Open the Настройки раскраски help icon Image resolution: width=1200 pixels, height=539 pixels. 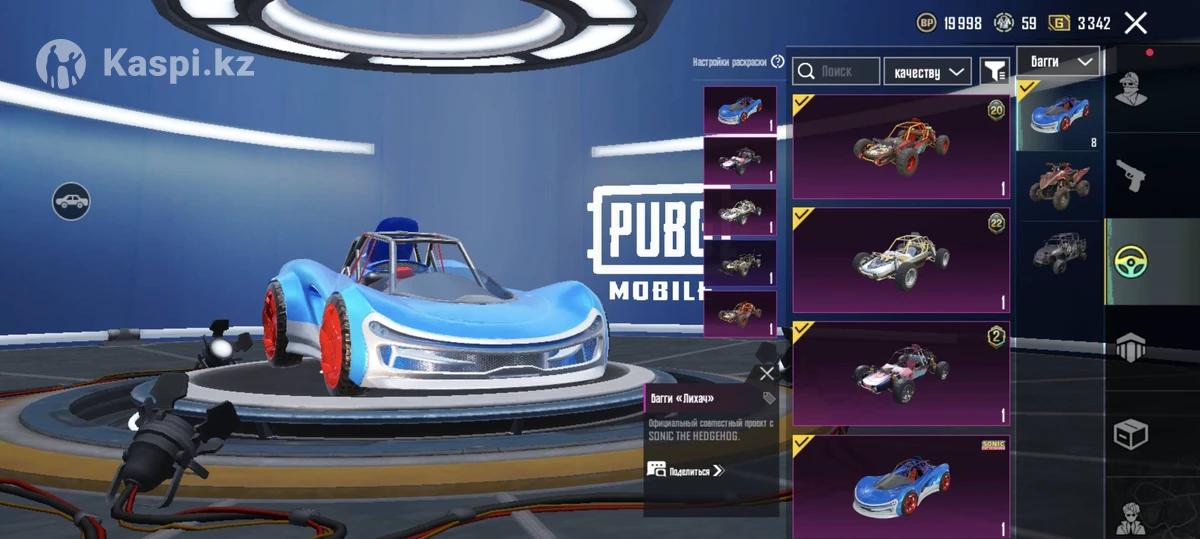click(x=778, y=62)
